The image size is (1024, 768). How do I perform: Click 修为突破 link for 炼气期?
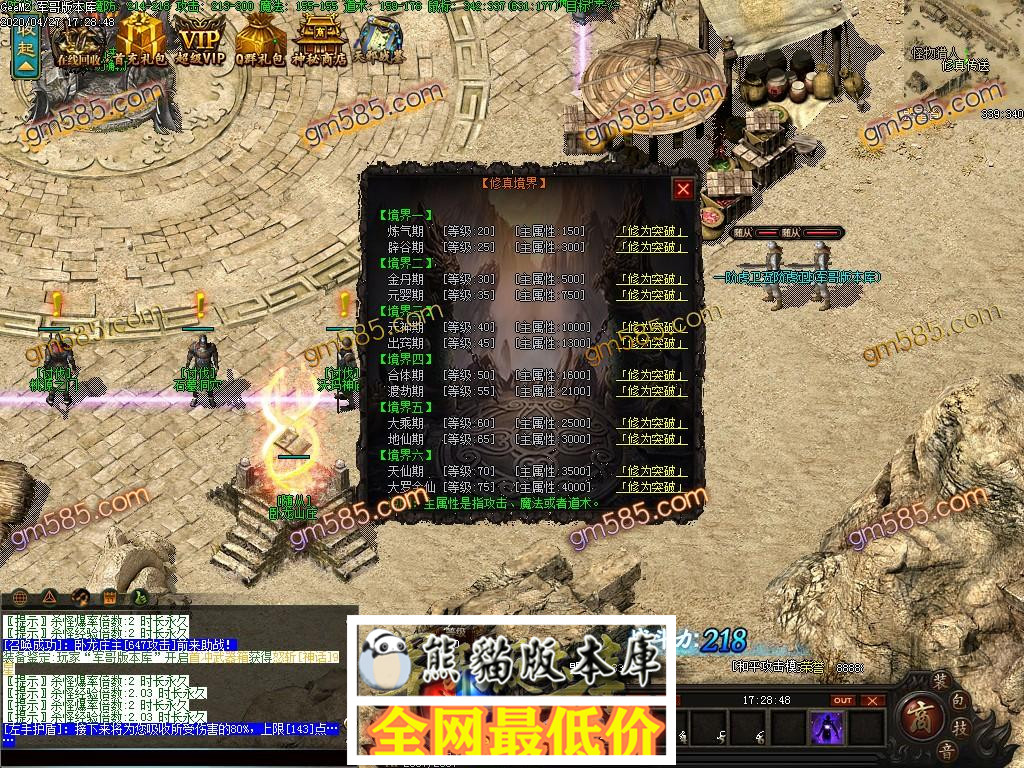[653, 231]
